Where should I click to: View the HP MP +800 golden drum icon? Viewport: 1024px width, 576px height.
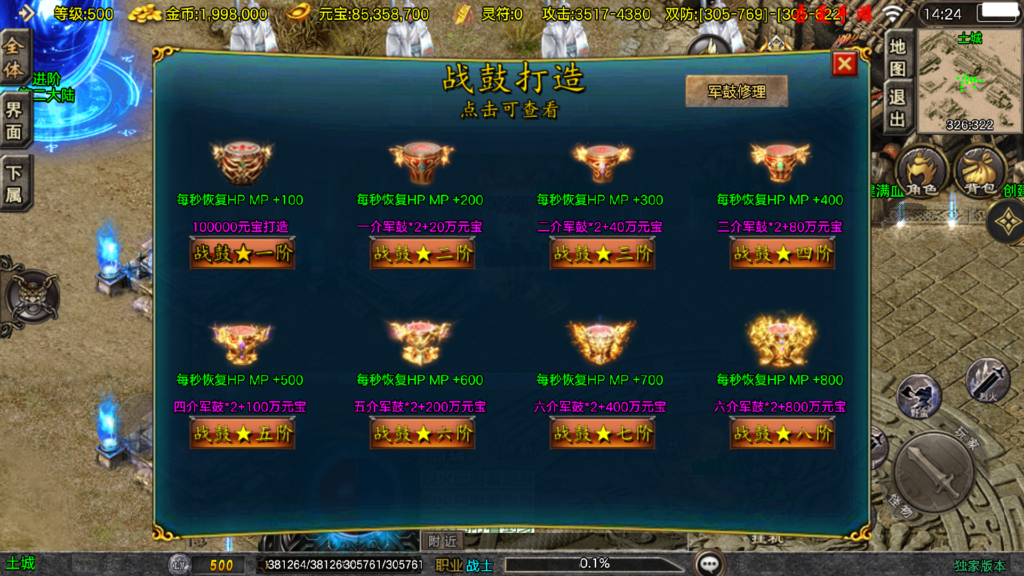point(782,341)
